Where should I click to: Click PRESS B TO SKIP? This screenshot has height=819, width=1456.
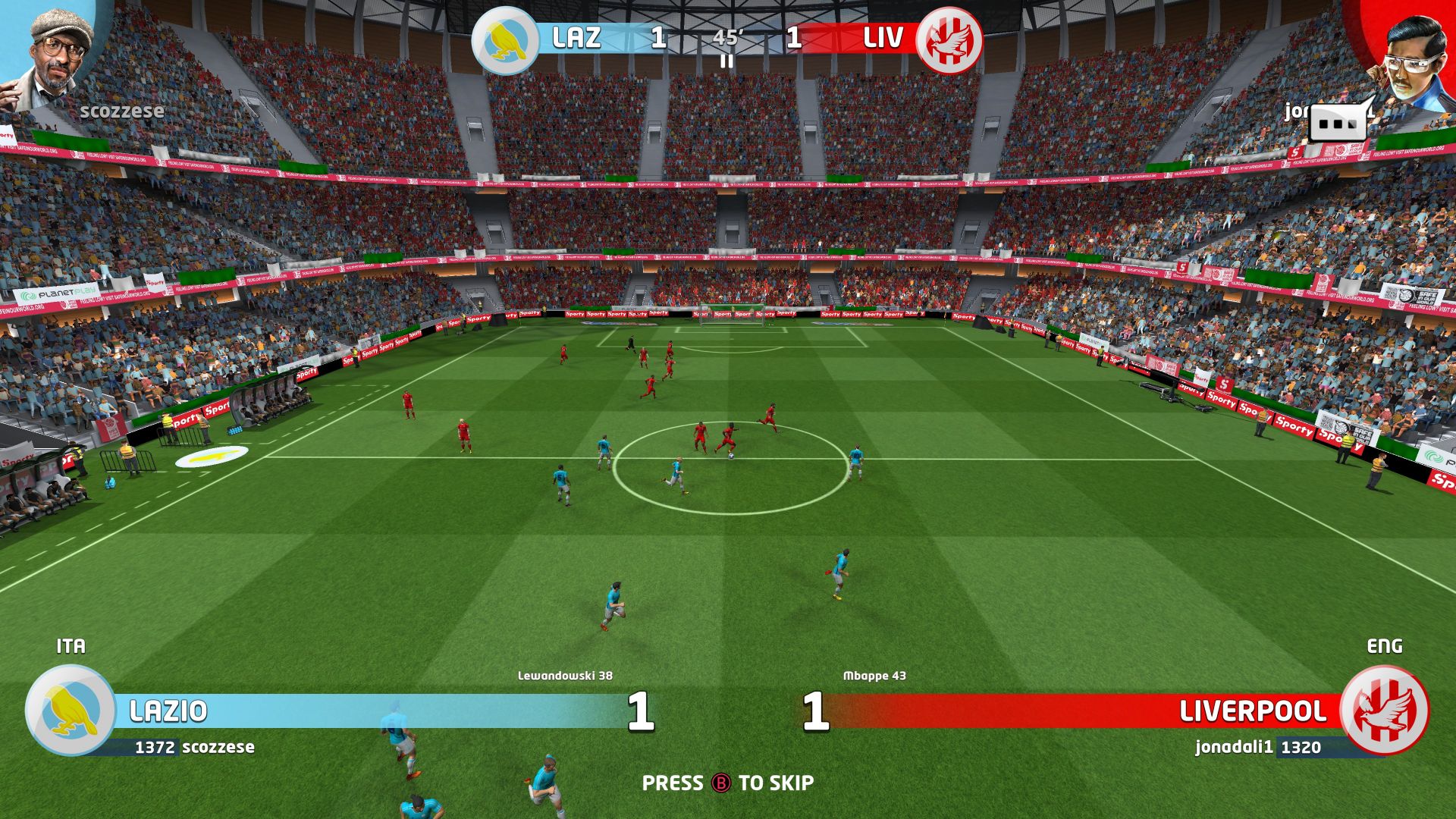tap(726, 781)
